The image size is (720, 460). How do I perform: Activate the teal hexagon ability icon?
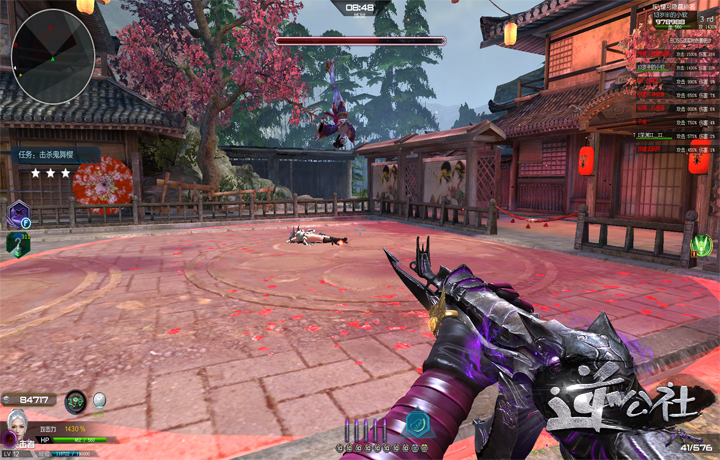pos(416,424)
